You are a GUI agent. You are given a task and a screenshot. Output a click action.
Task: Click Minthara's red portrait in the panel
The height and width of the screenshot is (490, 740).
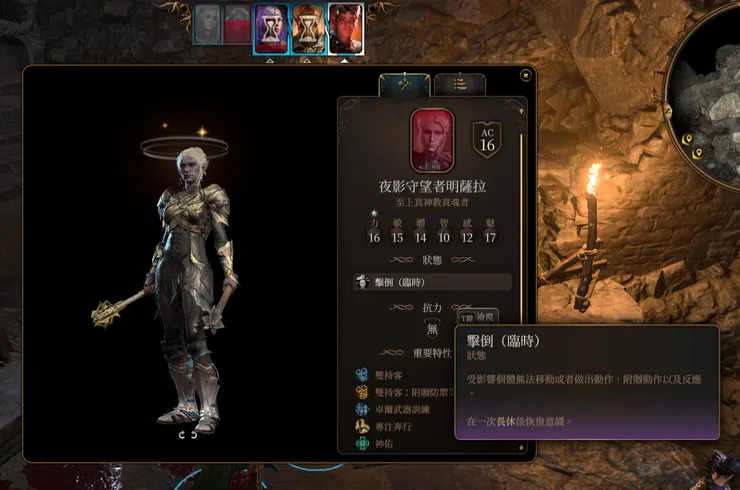coord(431,139)
